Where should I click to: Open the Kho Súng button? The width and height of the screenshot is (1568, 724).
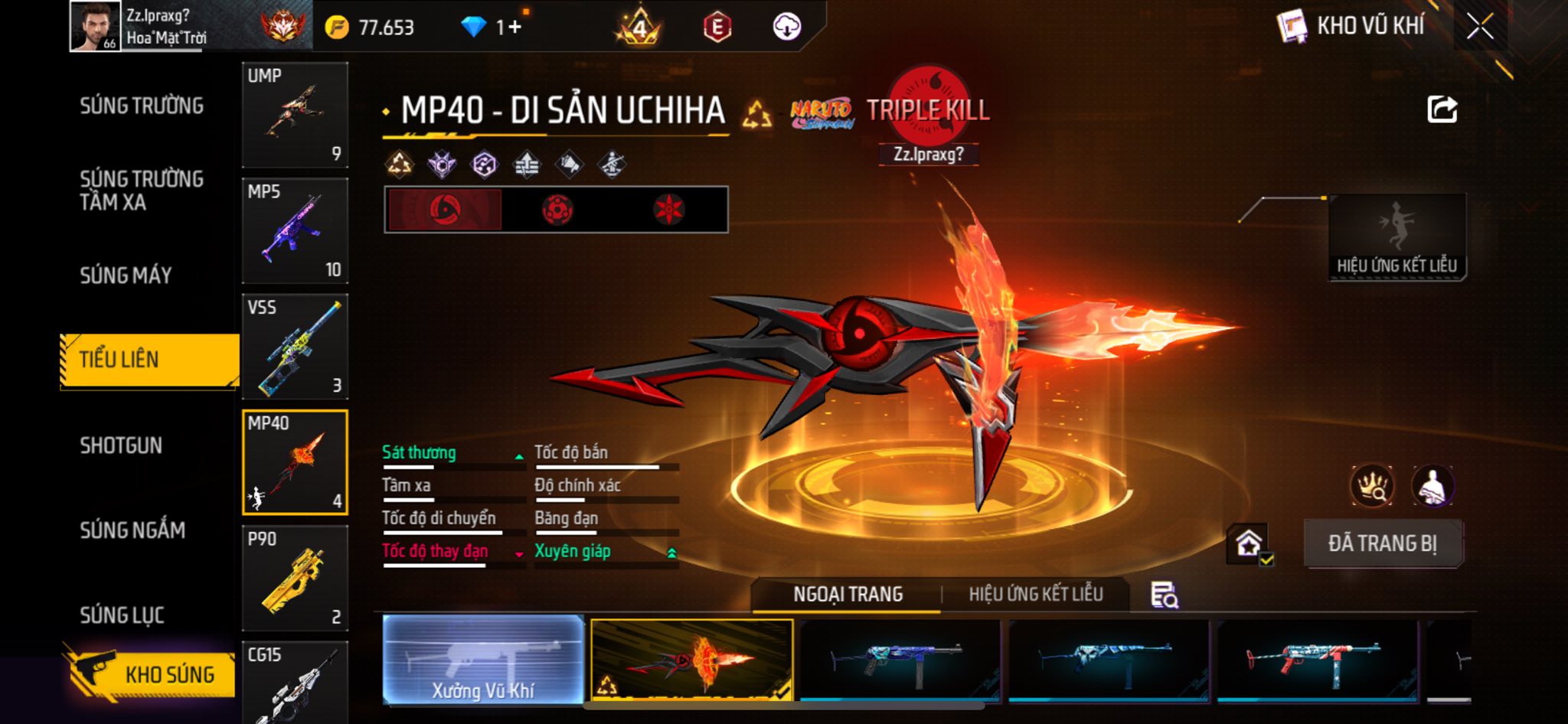coord(149,673)
